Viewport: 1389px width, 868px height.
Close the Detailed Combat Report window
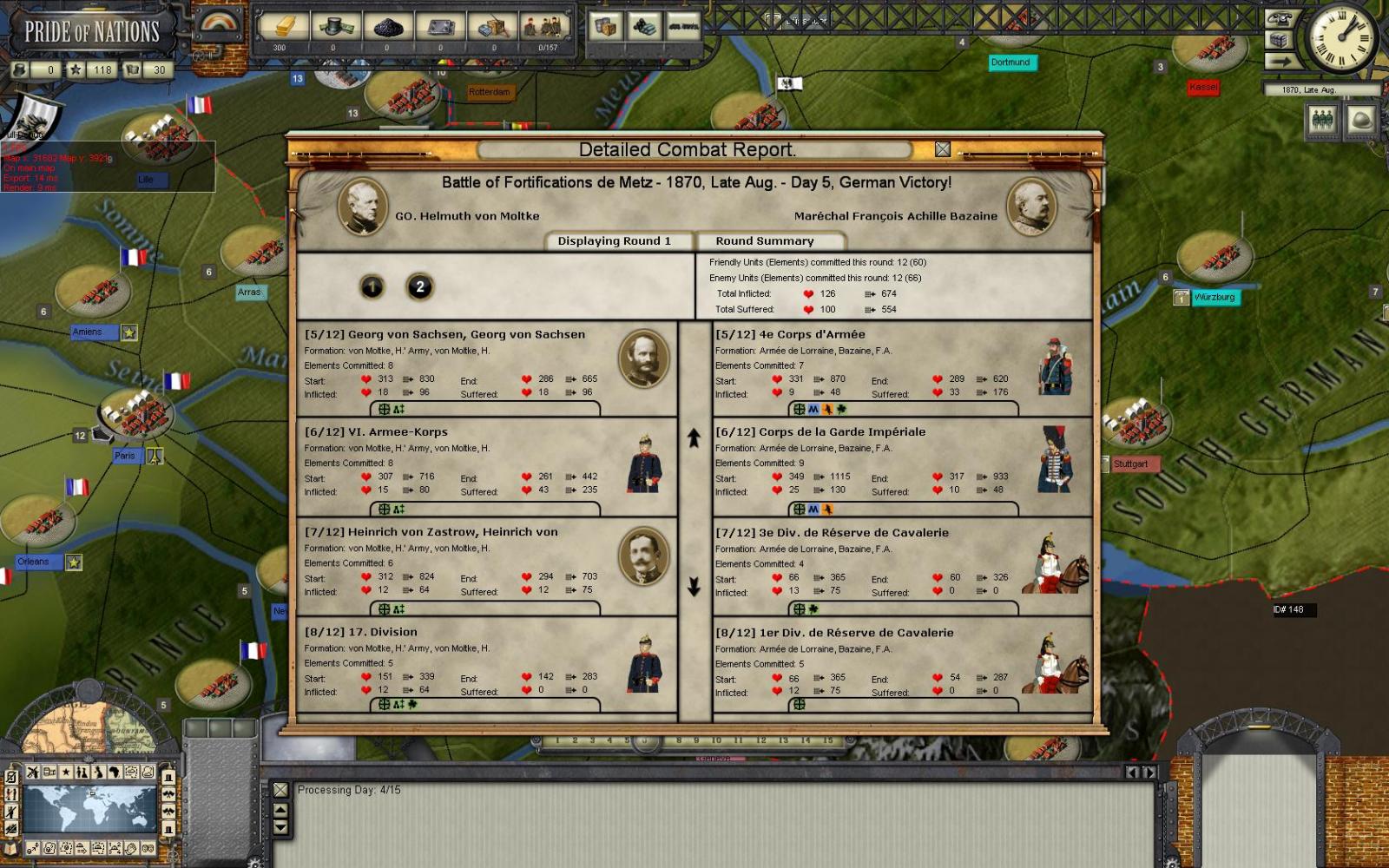[x=943, y=149]
